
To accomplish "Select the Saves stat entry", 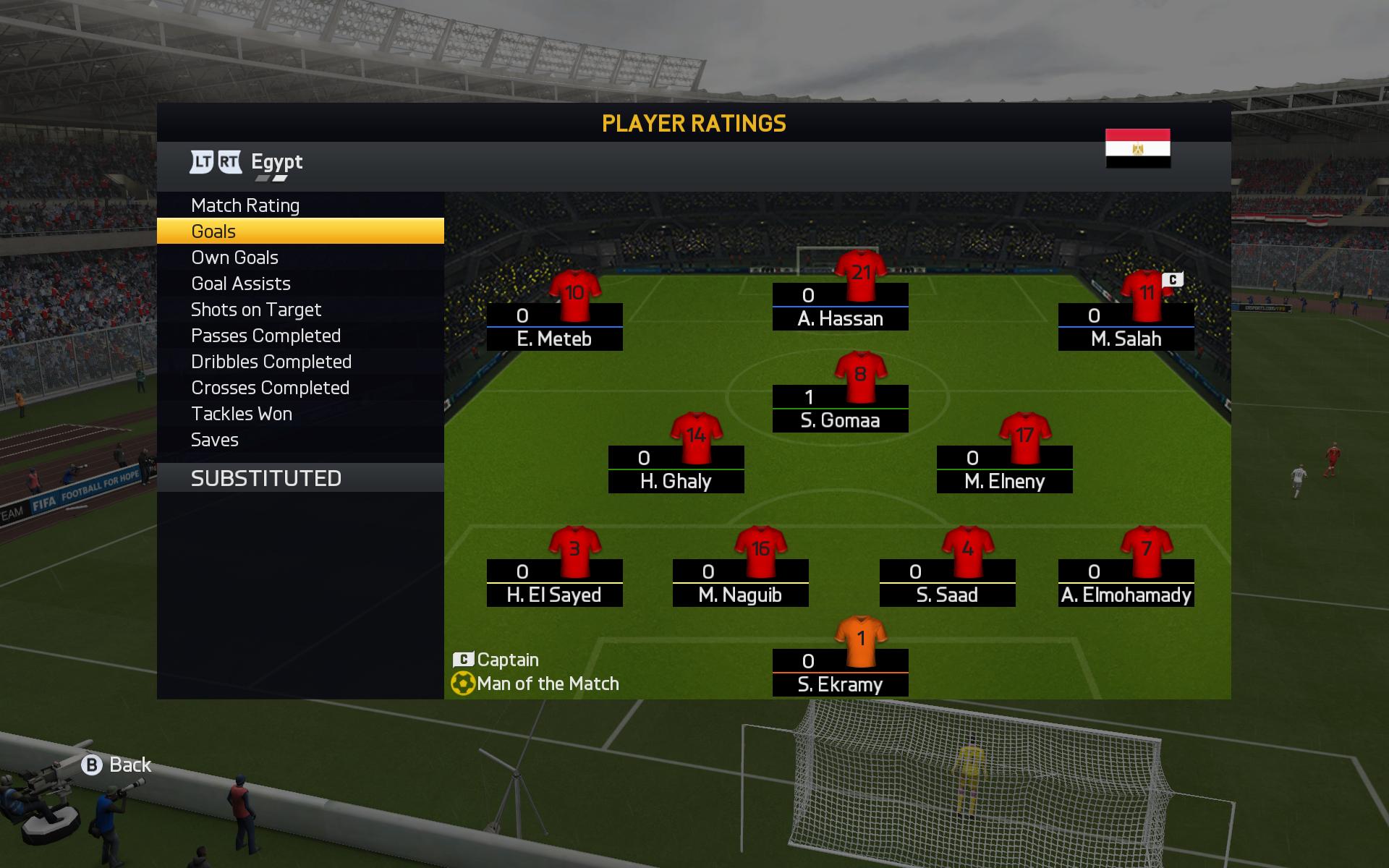I will 215,440.
